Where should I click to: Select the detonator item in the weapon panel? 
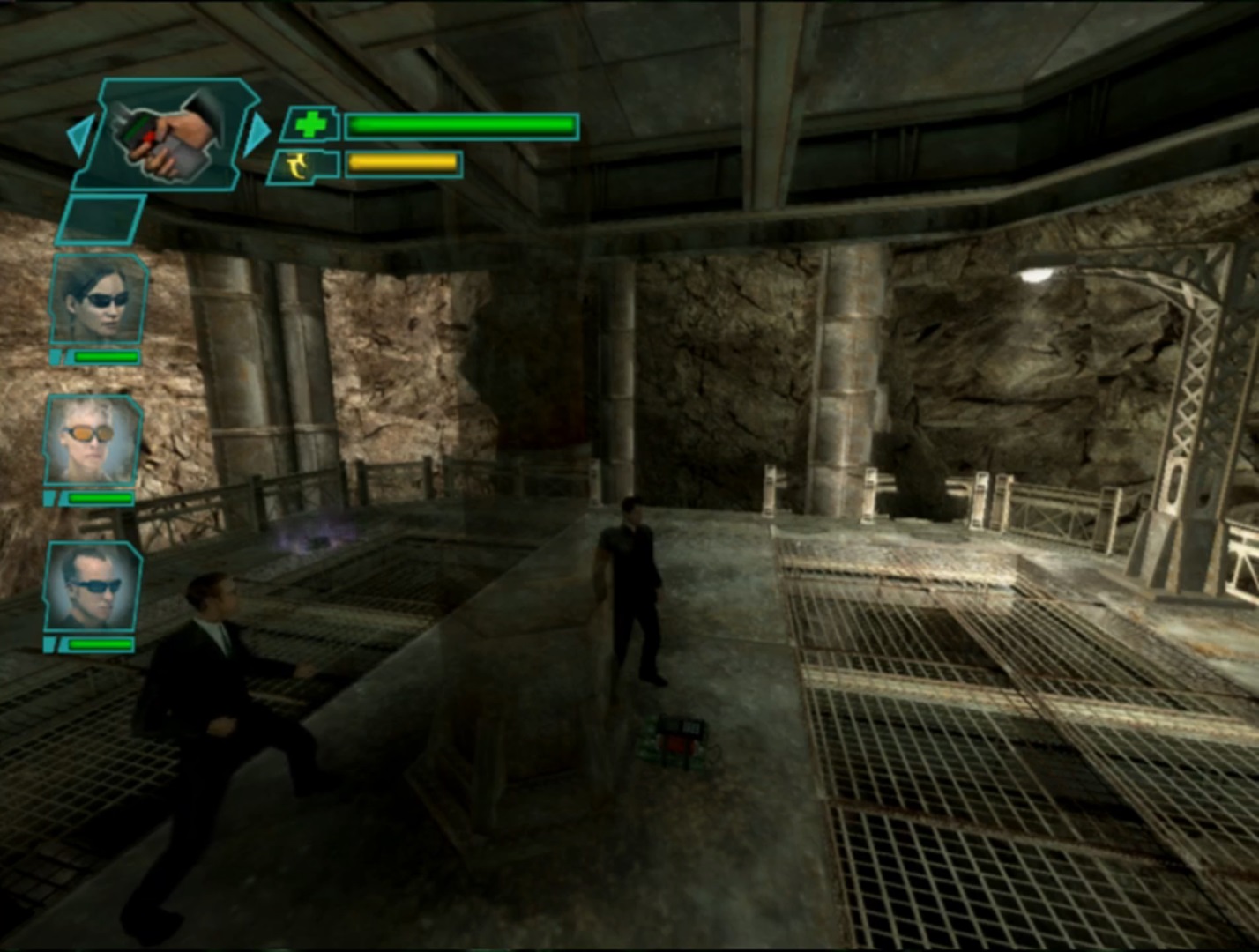pos(168,134)
